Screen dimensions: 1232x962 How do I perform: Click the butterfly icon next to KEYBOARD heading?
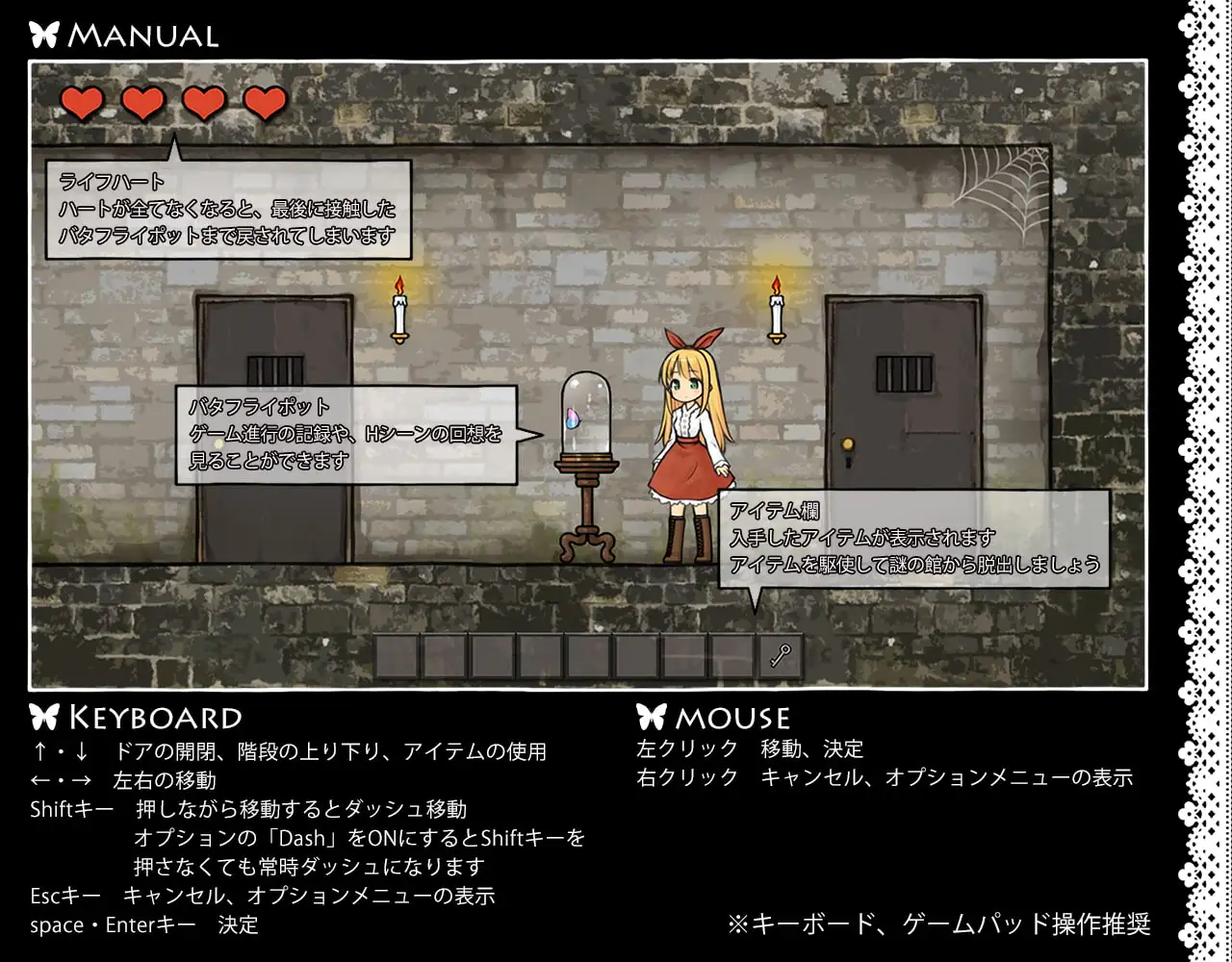42,716
